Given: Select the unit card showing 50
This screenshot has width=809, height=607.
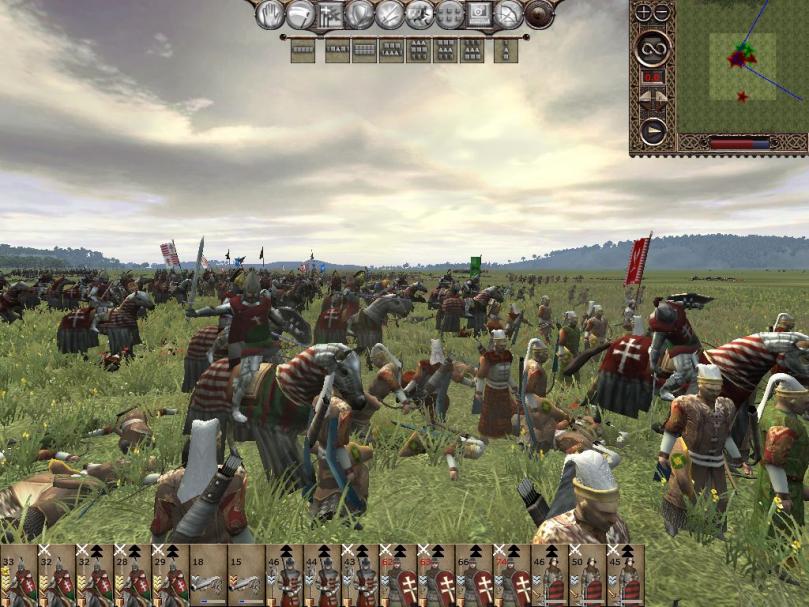Looking at the screenshot, I should pos(588,575).
